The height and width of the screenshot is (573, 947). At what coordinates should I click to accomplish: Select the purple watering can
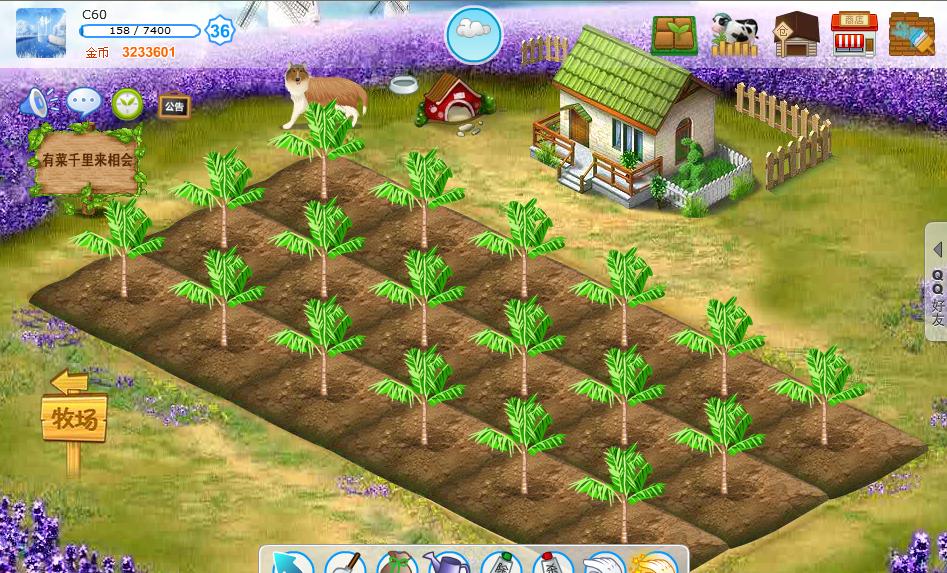click(447, 563)
